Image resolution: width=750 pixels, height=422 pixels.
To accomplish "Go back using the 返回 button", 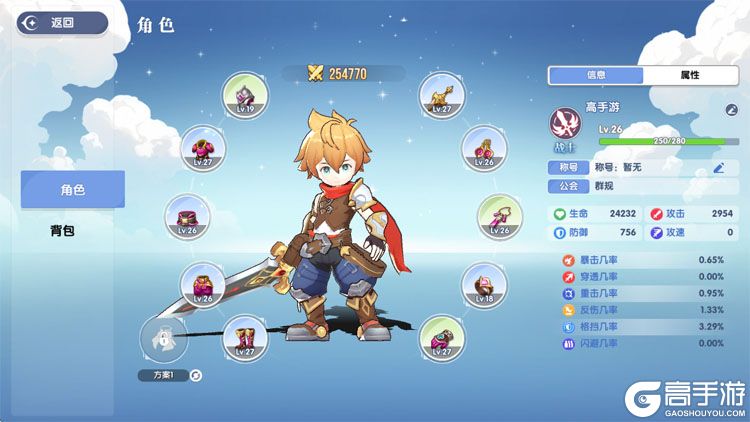I will [62, 22].
